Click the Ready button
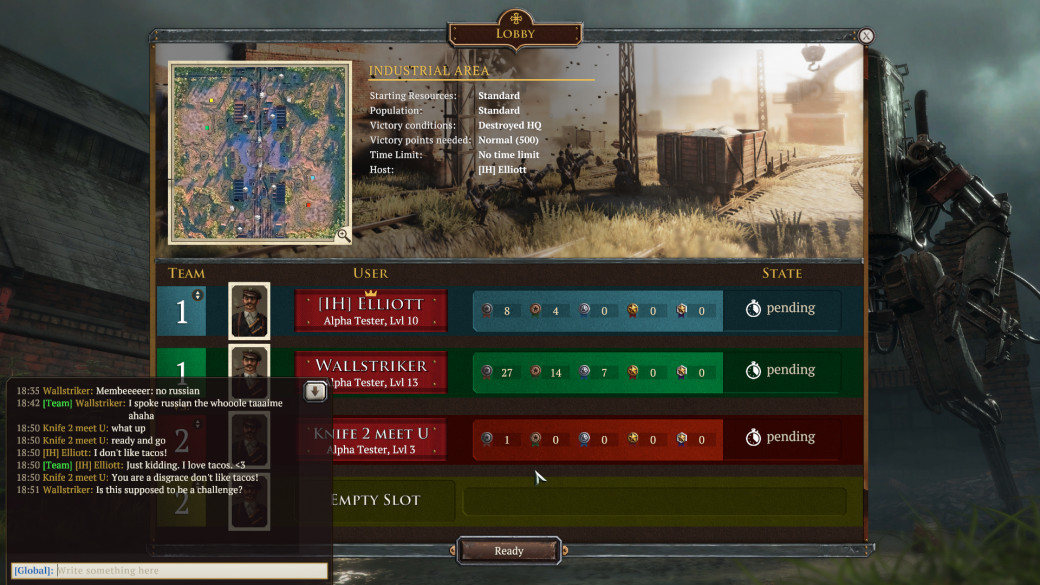 [x=508, y=551]
